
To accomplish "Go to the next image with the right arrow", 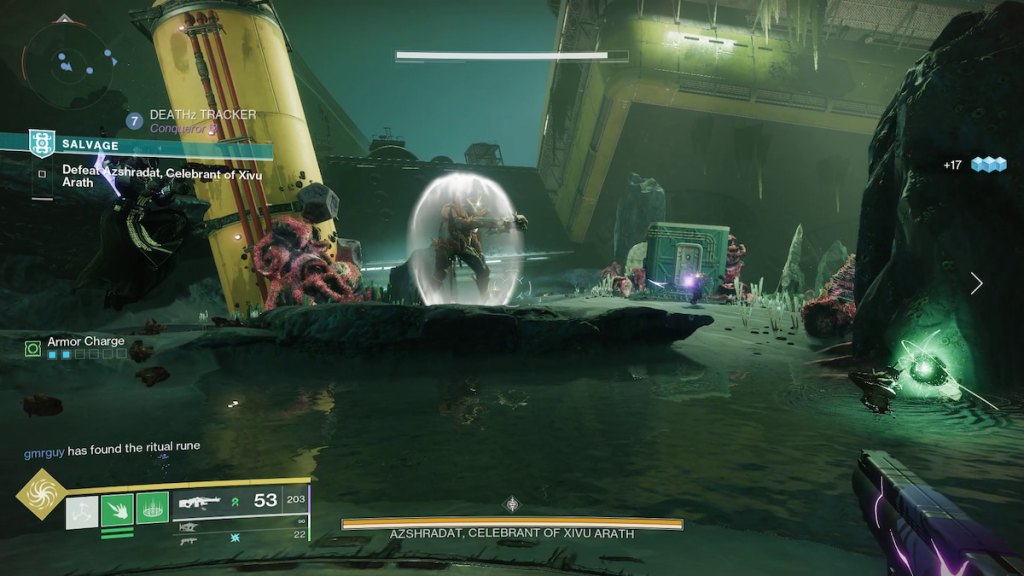I will pyautogui.click(x=976, y=284).
